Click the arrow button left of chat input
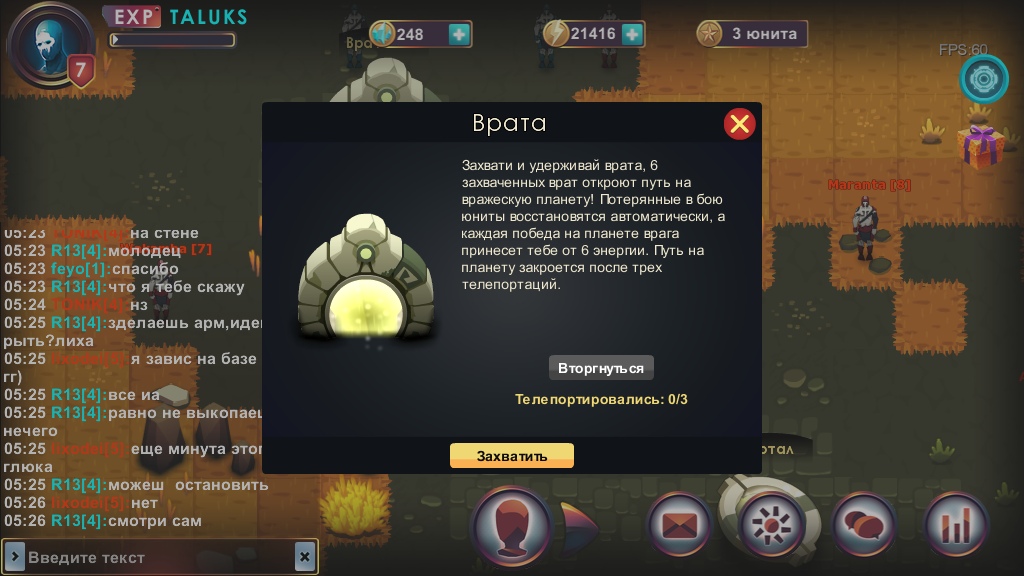 (x=15, y=557)
